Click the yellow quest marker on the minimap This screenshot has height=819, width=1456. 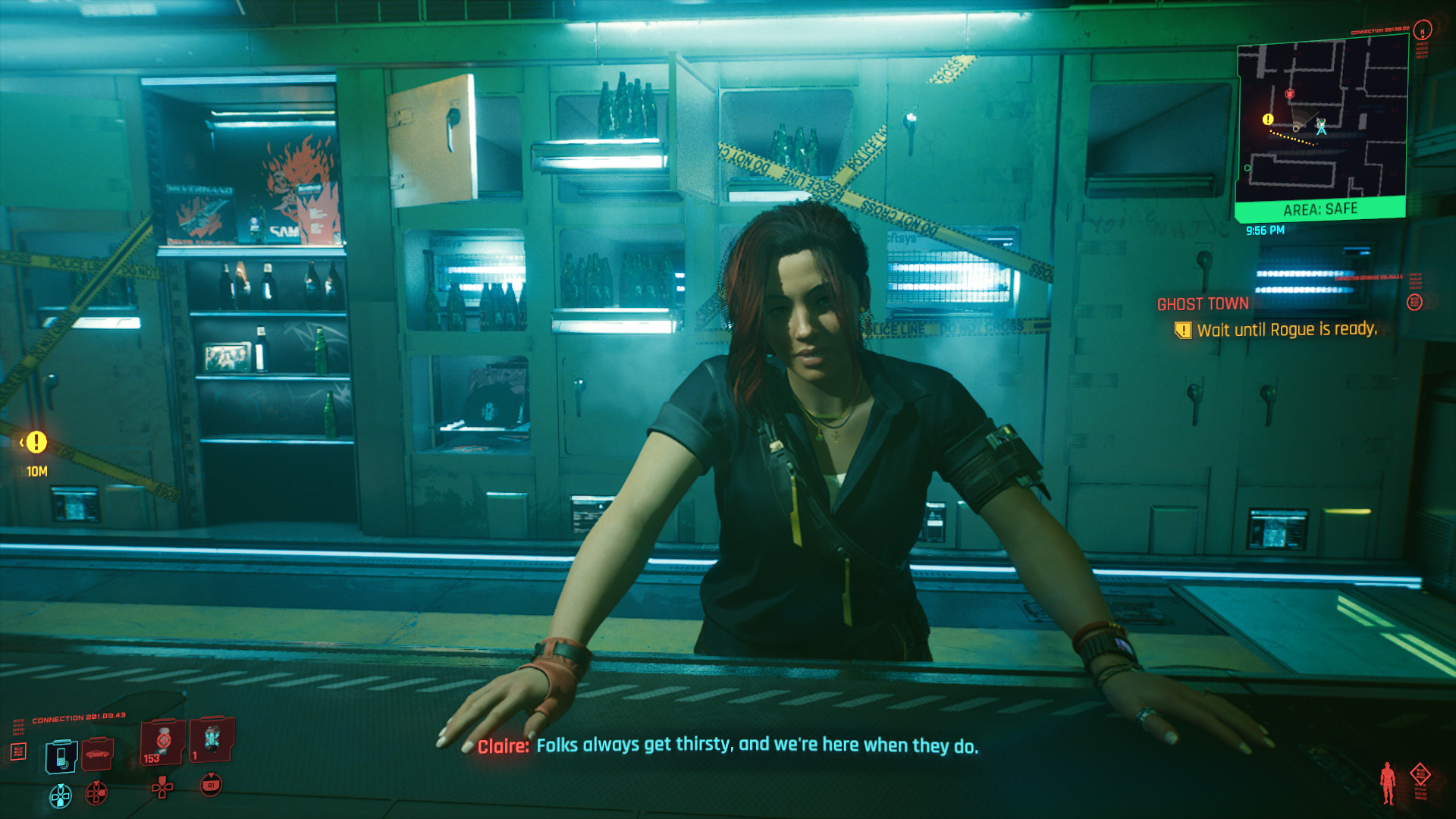(1268, 119)
